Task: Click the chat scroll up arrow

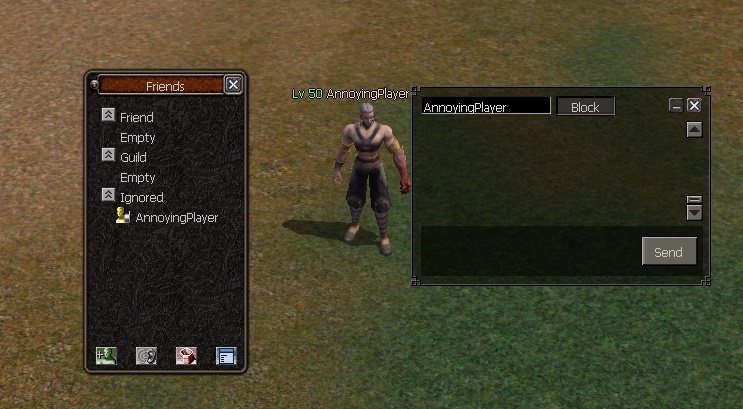Action: tap(694, 130)
